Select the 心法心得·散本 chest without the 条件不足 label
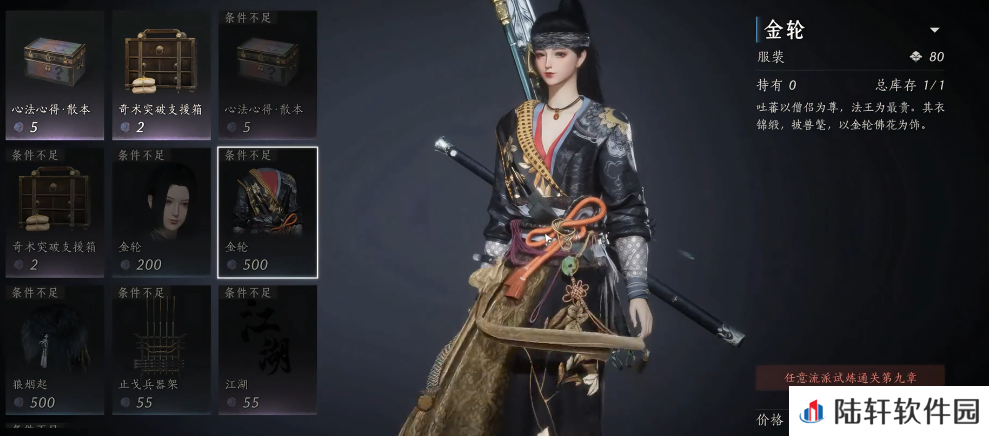989x436 pixels. pos(54,74)
